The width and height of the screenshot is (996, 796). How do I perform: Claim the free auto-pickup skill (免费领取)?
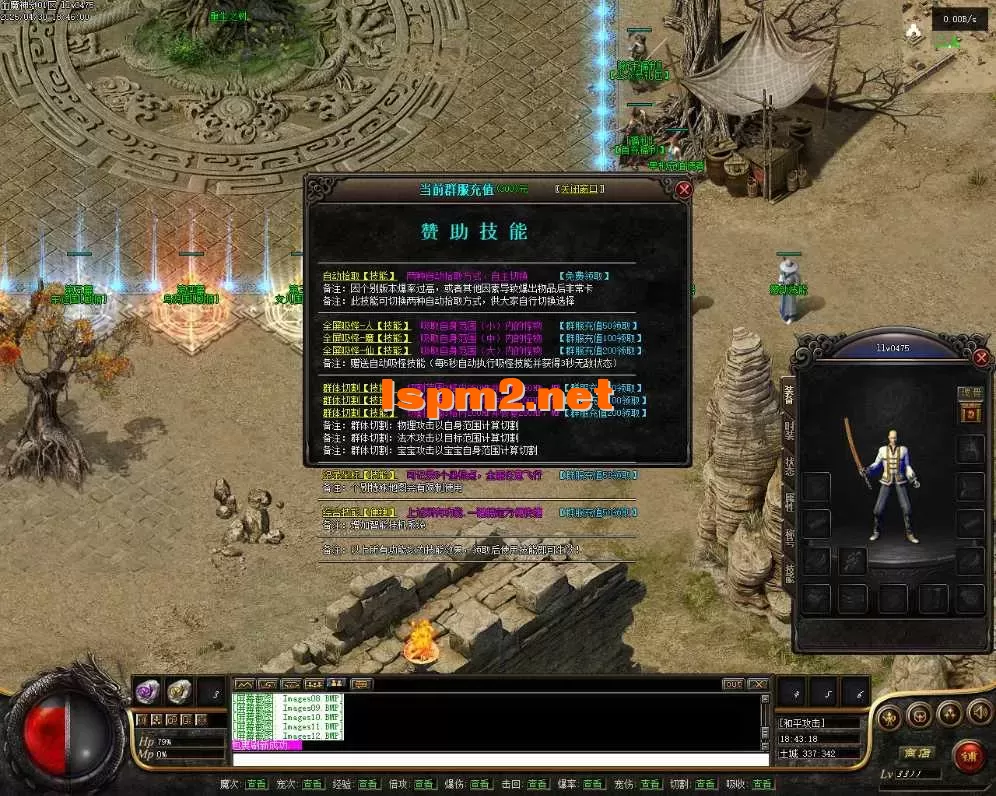(584, 275)
